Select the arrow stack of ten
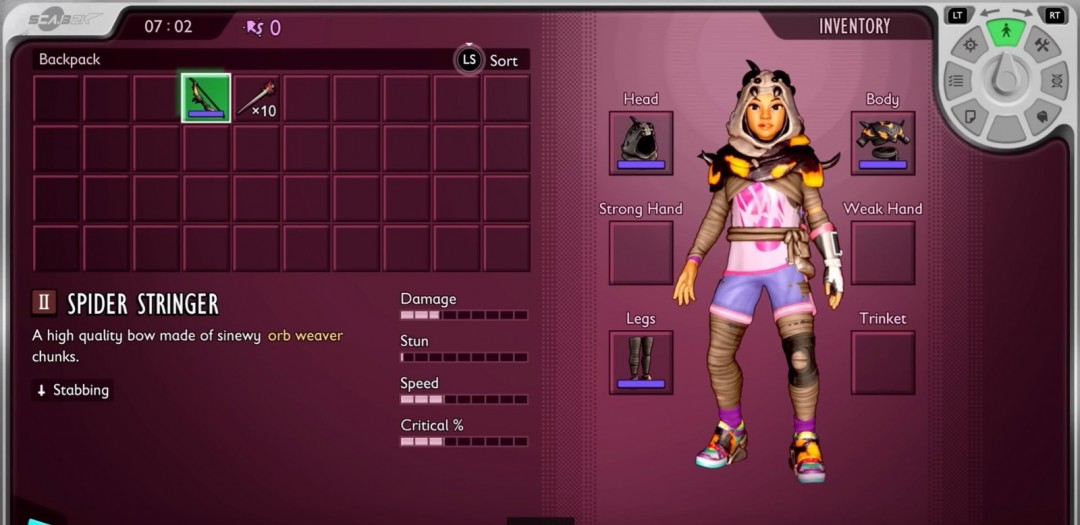Viewport: 1080px width, 525px height. (256, 98)
